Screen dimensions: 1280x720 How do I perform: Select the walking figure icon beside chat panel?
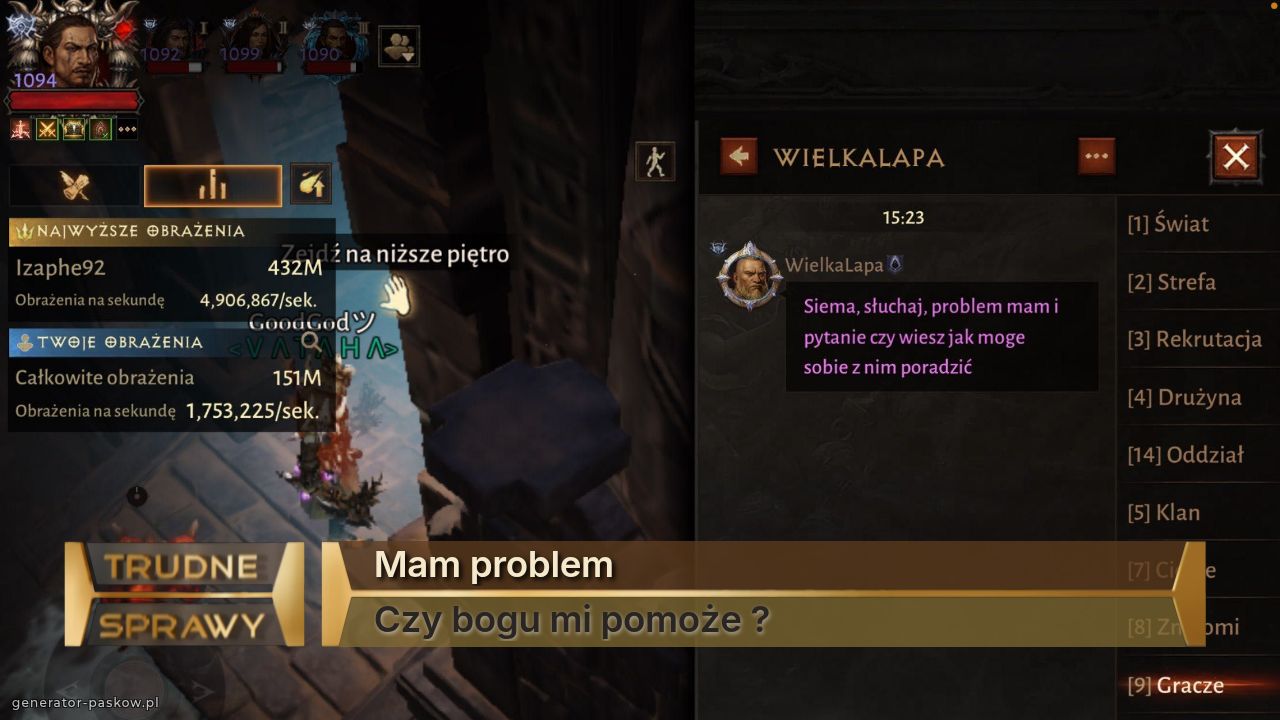pos(654,161)
